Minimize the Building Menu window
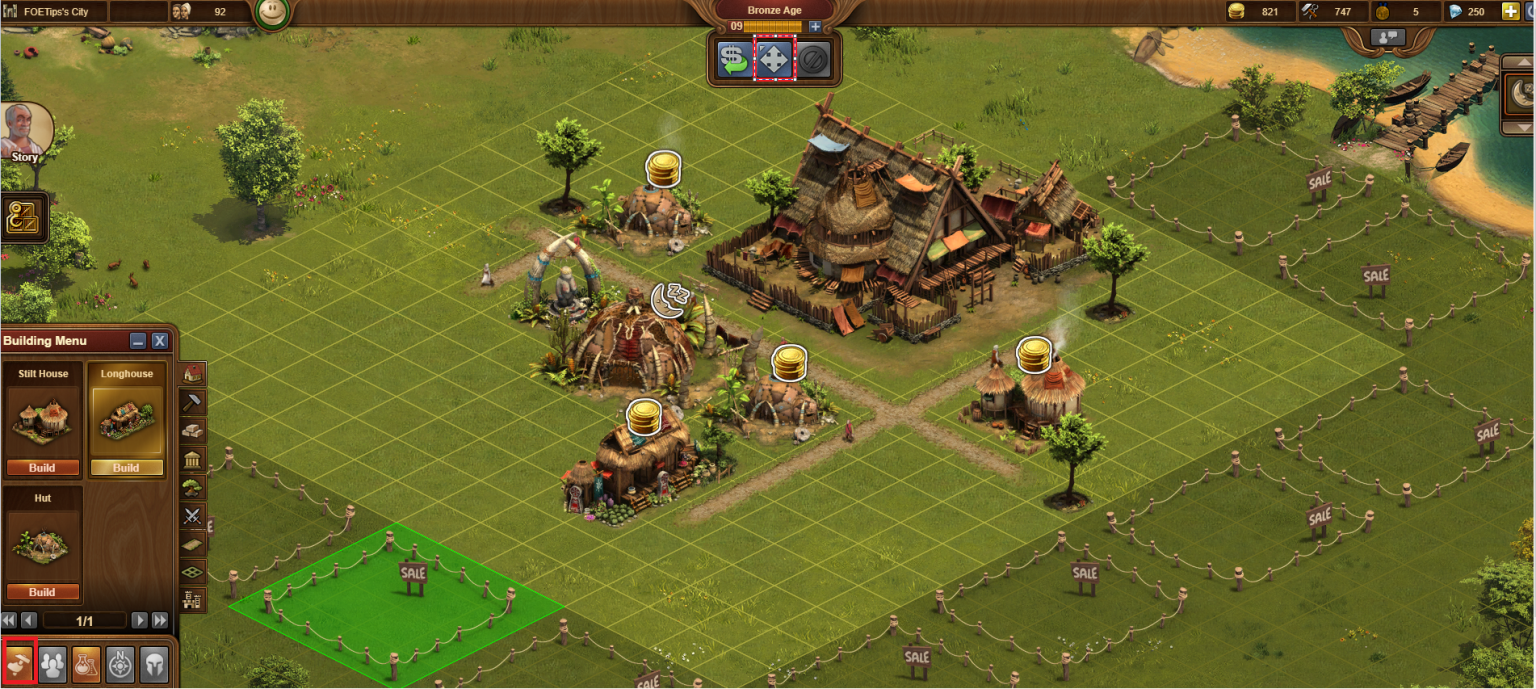The width and height of the screenshot is (1536, 689). point(138,341)
